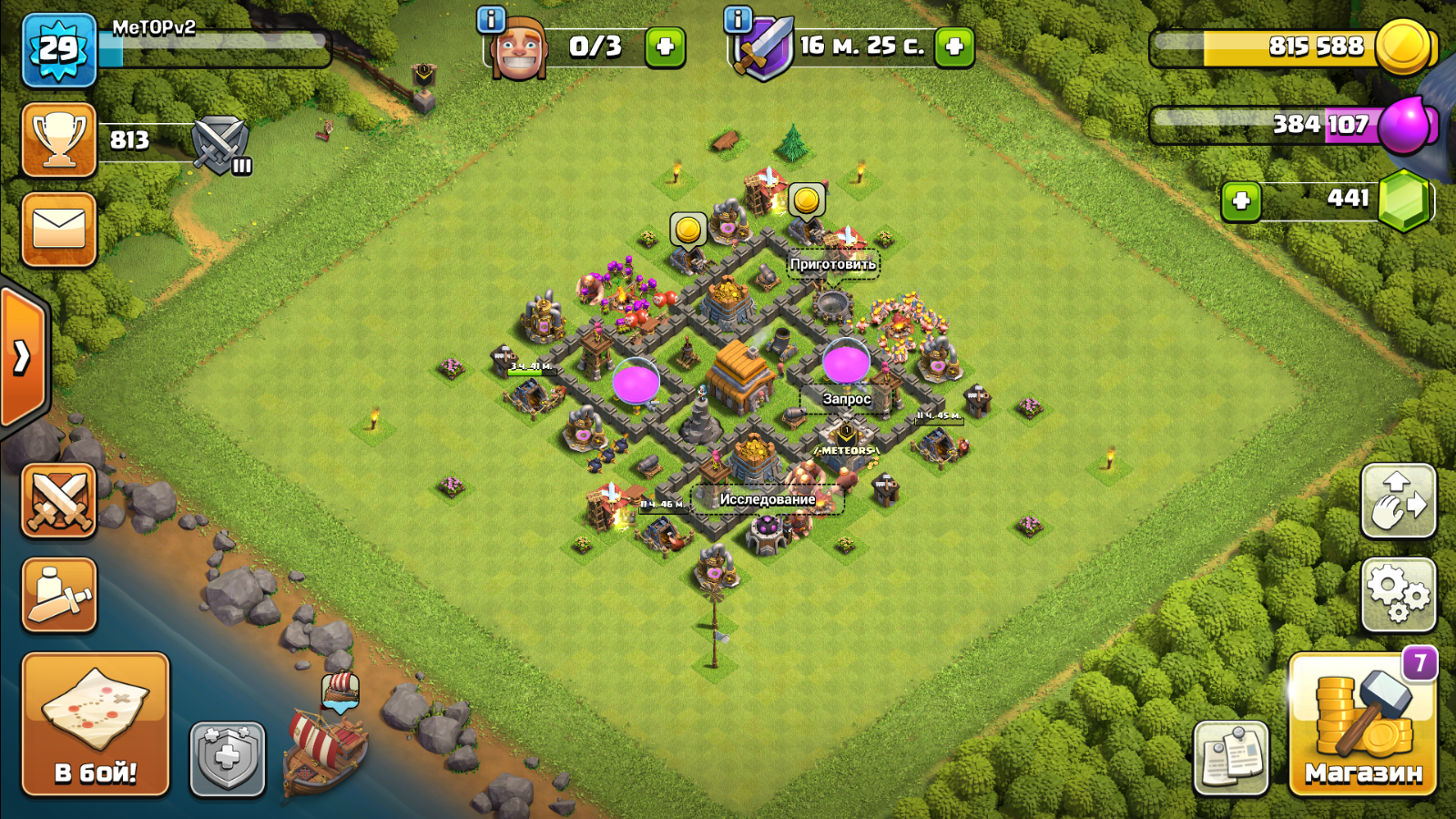This screenshot has width=1456, height=819.
Task: Show builder info icon
Action: point(491,19)
